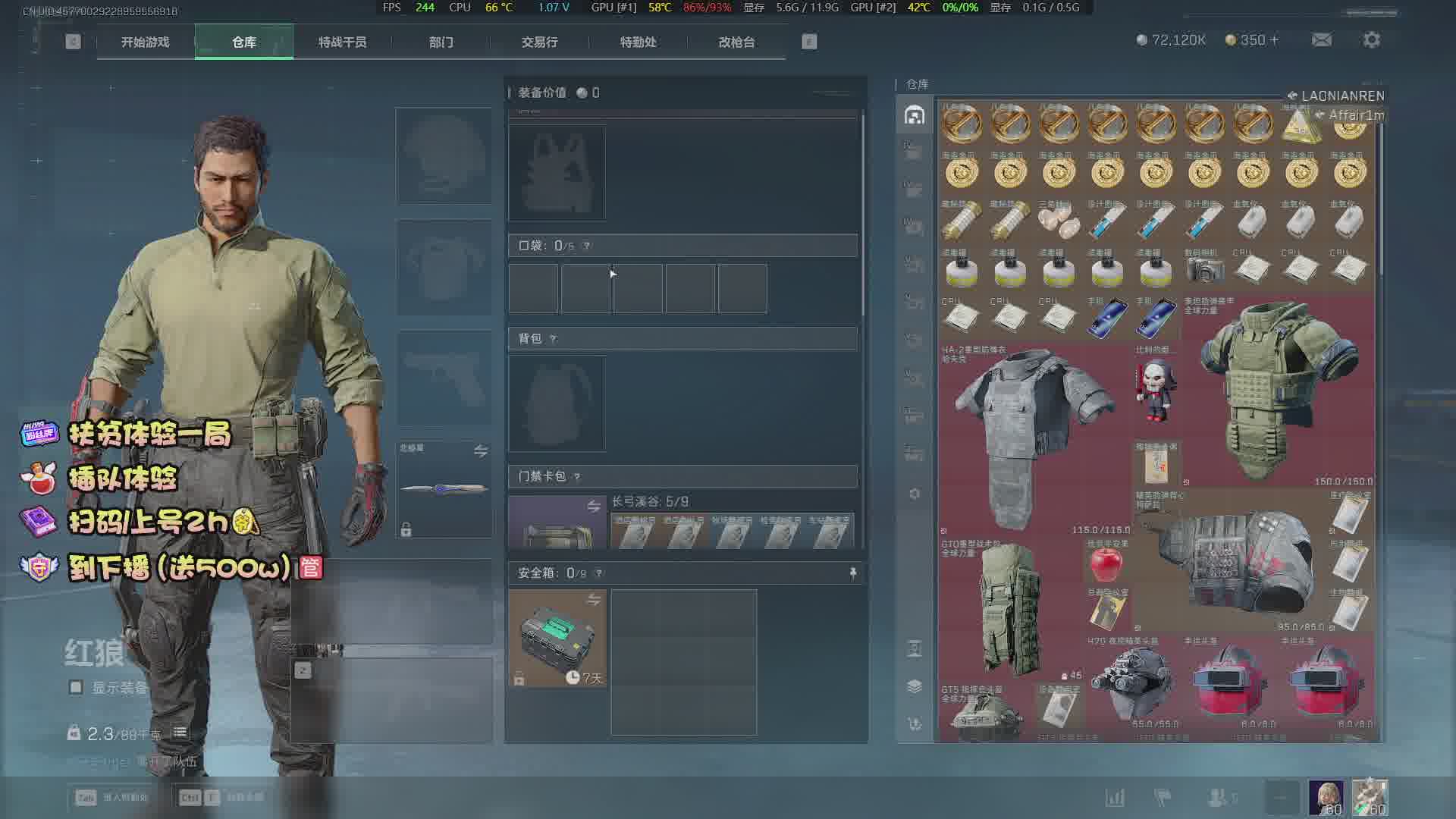This screenshot has height=819, width=1456.
Task: Open the settings gear icon
Action: coord(1371,40)
